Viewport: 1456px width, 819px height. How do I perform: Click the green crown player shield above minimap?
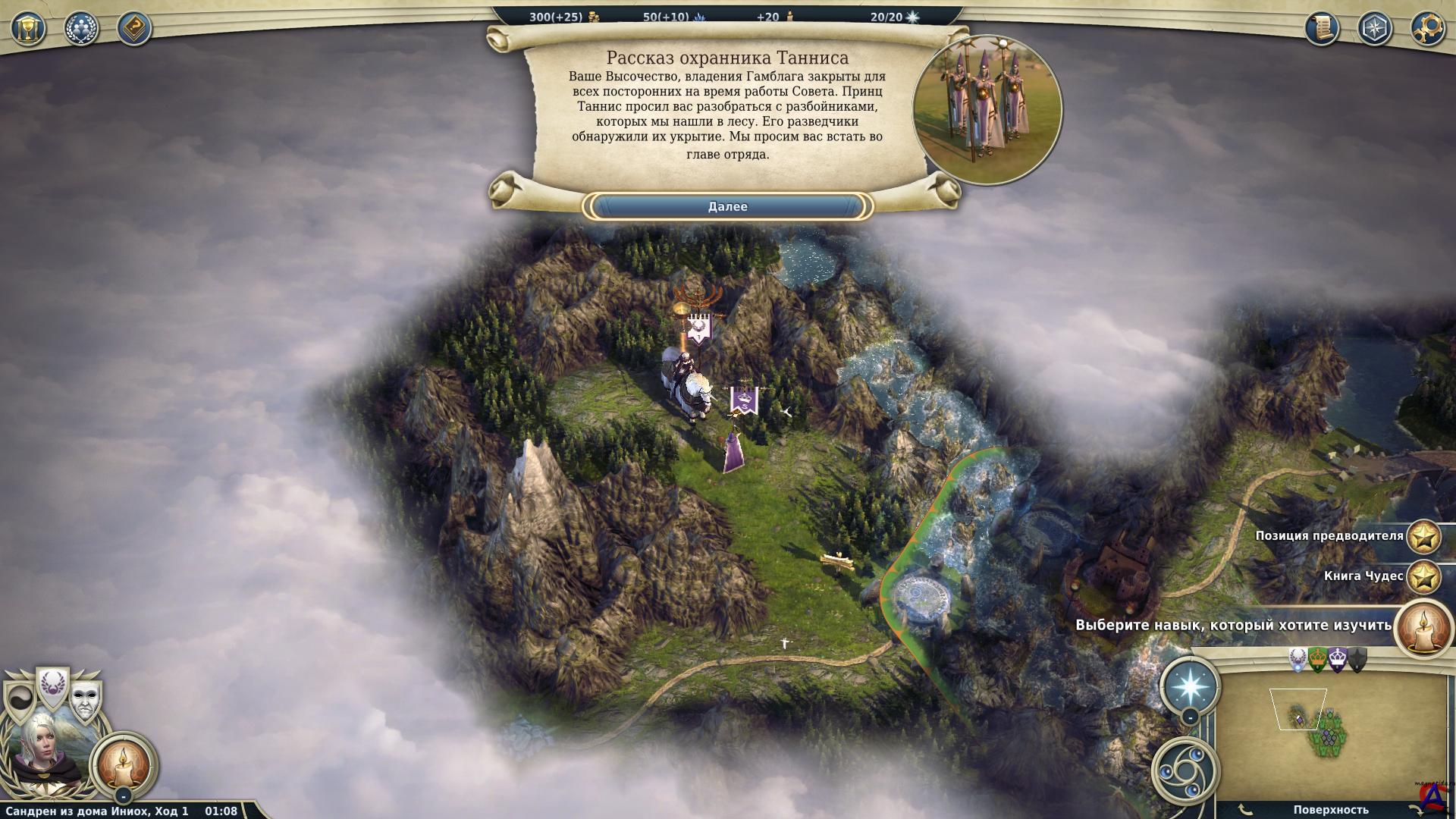[1319, 660]
